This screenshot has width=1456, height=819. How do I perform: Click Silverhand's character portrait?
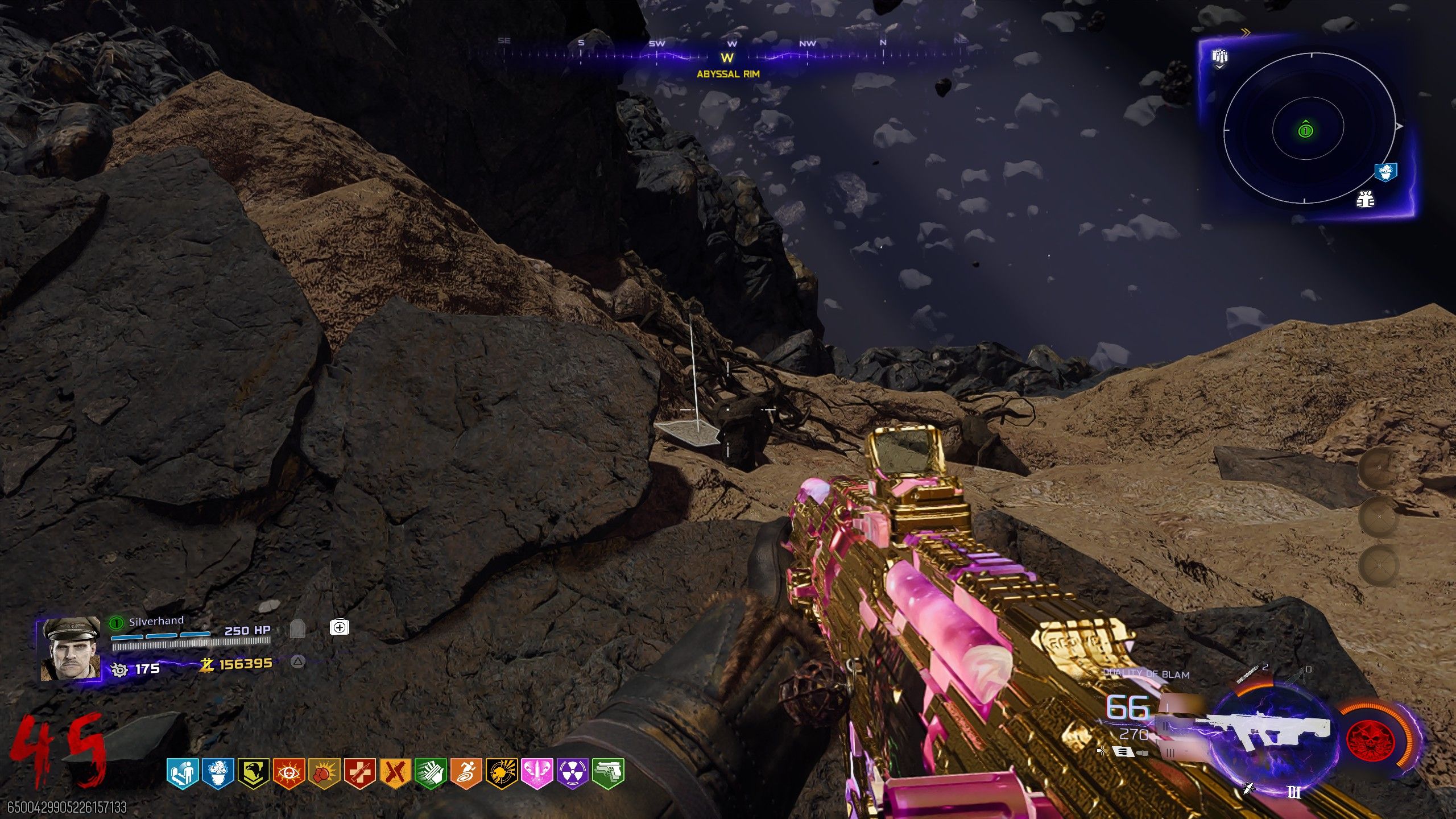69,650
